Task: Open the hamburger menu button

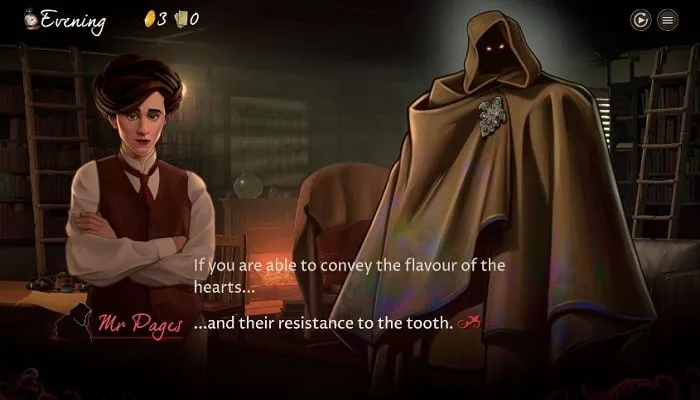Action: 667,19
